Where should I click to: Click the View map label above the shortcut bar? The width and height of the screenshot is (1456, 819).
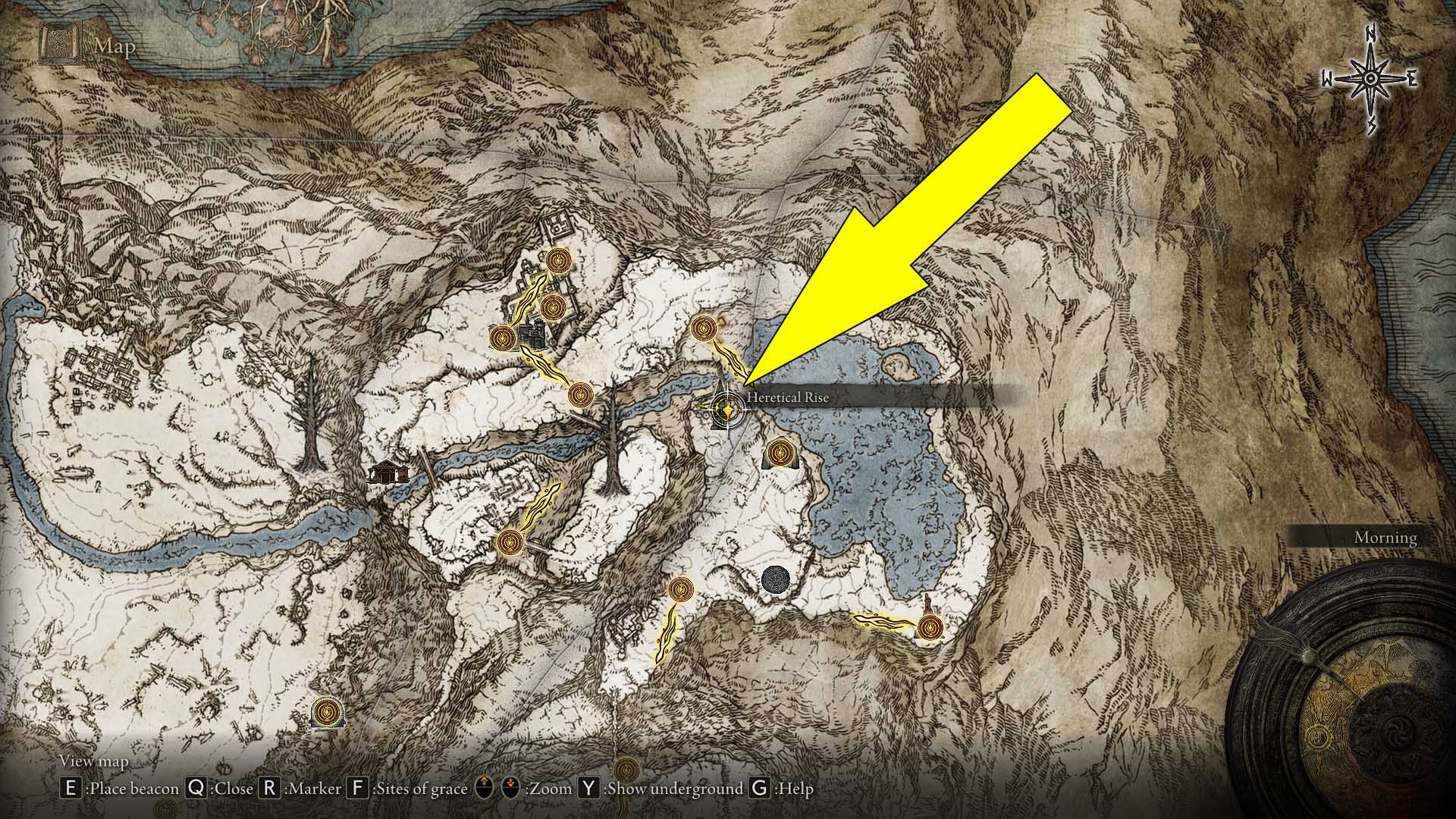point(95,761)
